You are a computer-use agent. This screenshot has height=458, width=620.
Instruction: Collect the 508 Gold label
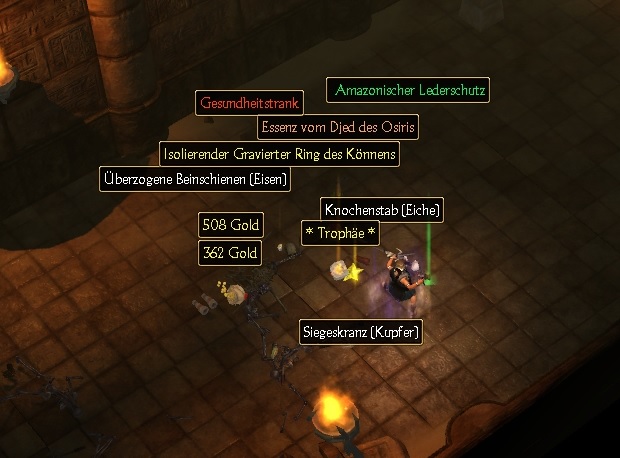(230, 224)
